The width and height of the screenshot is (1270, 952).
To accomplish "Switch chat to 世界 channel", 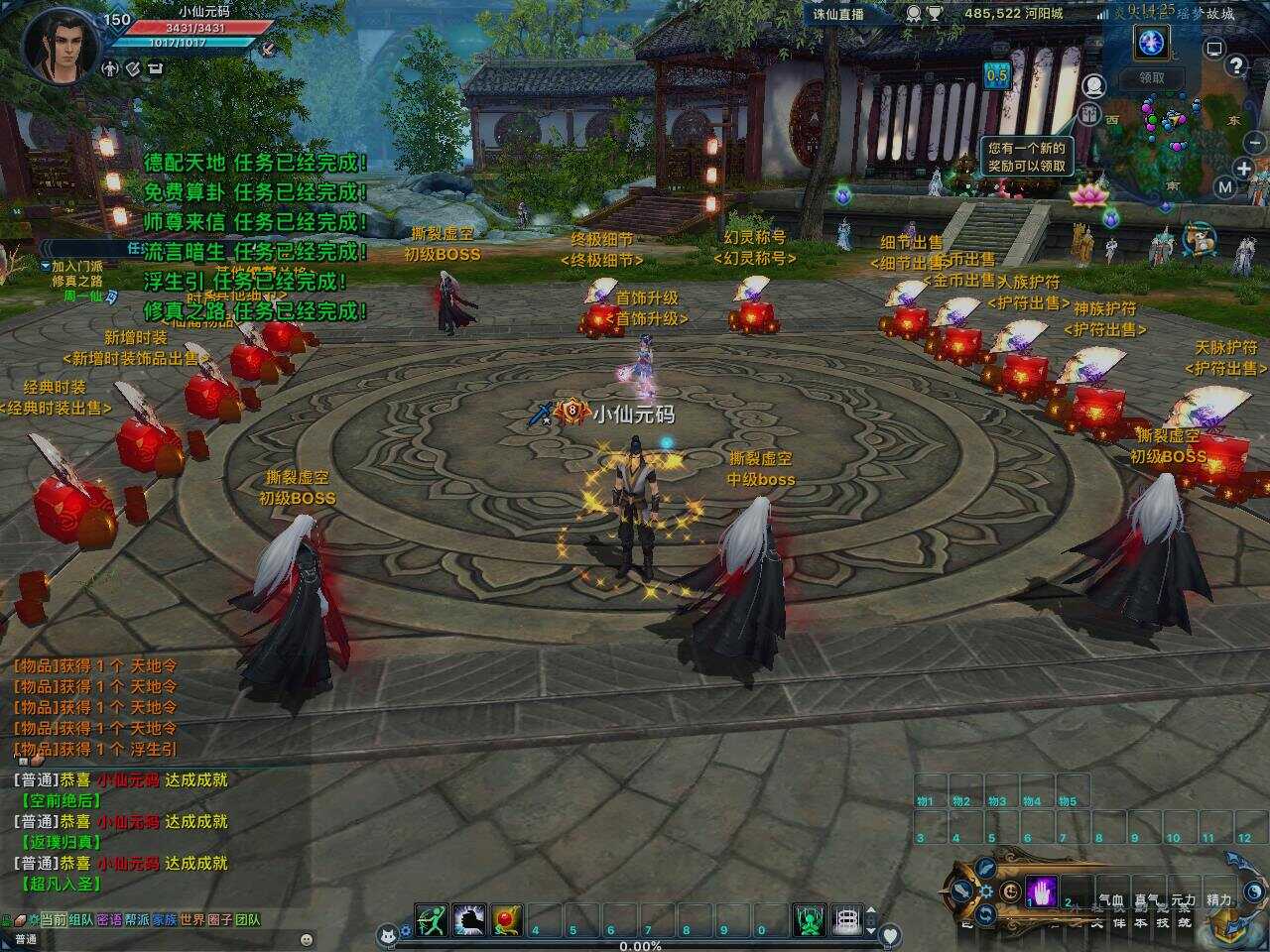I will click(192, 920).
